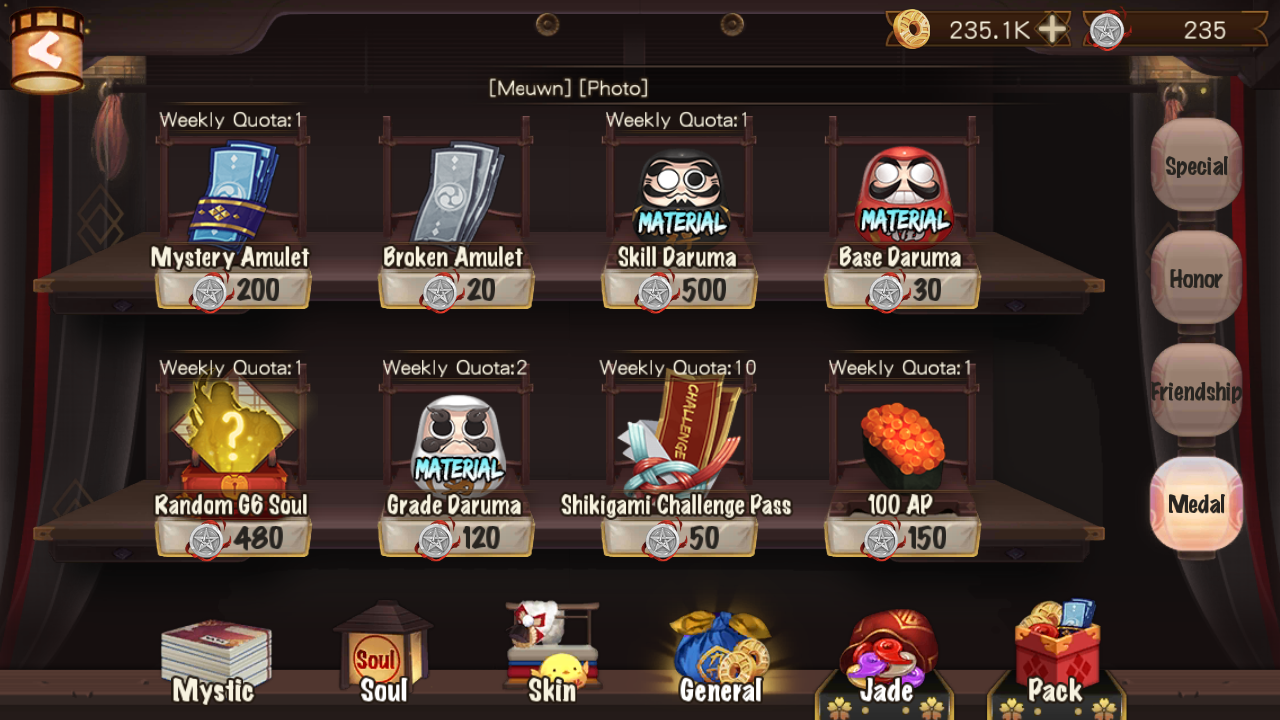The width and height of the screenshot is (1280, 720).
Task: Click the gold coin icon showing 235.1K
Action: (x=912, y=30)
